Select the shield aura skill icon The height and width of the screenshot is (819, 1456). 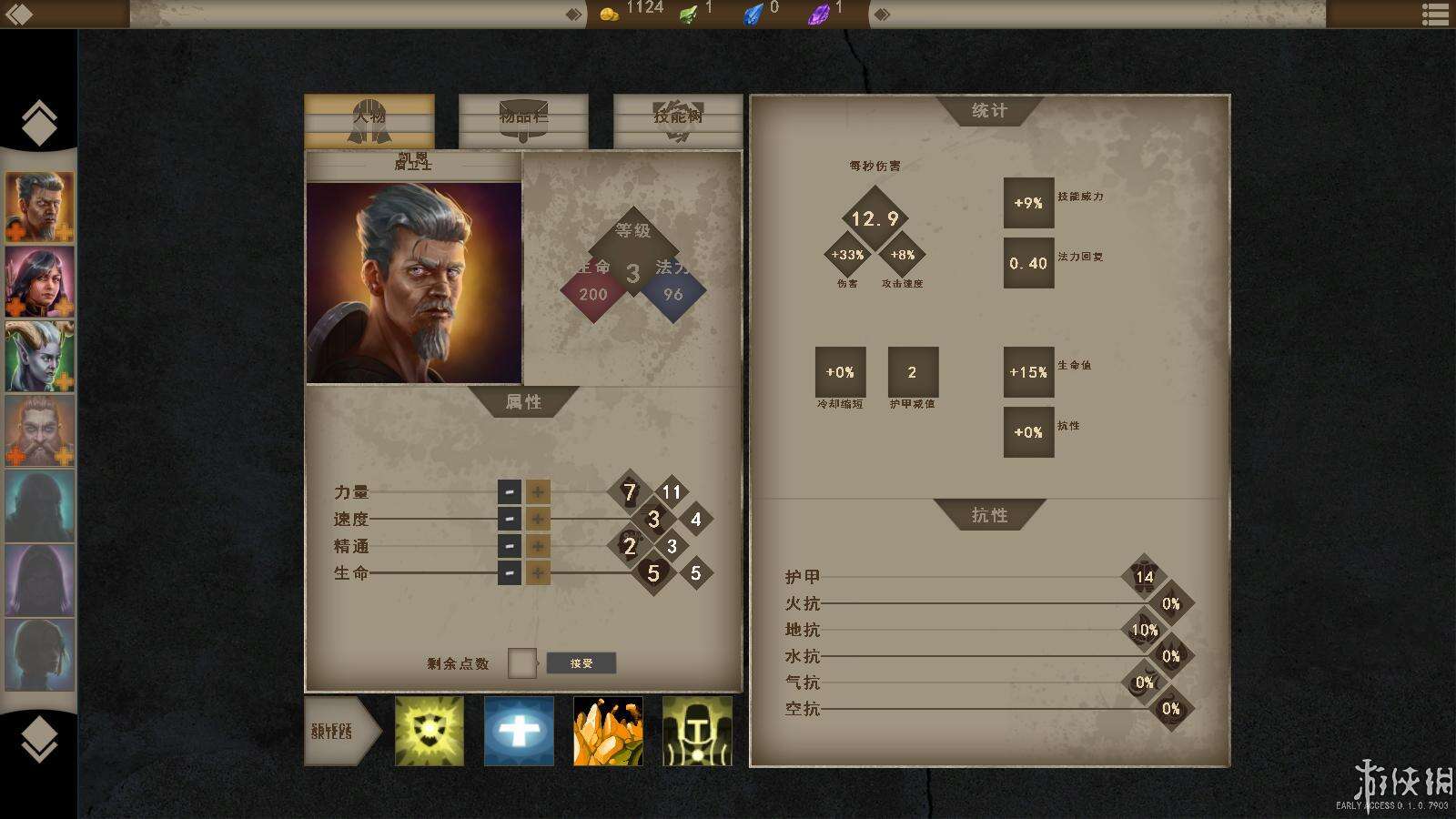pos(429,733)
